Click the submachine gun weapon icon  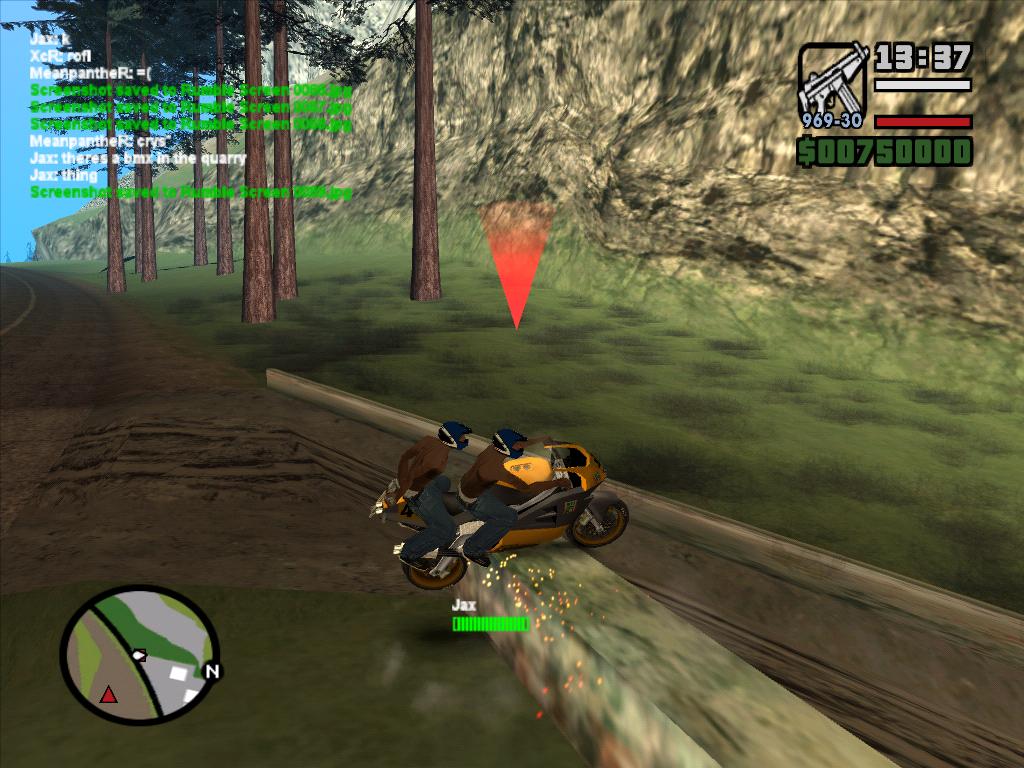[x=832, y=84]
